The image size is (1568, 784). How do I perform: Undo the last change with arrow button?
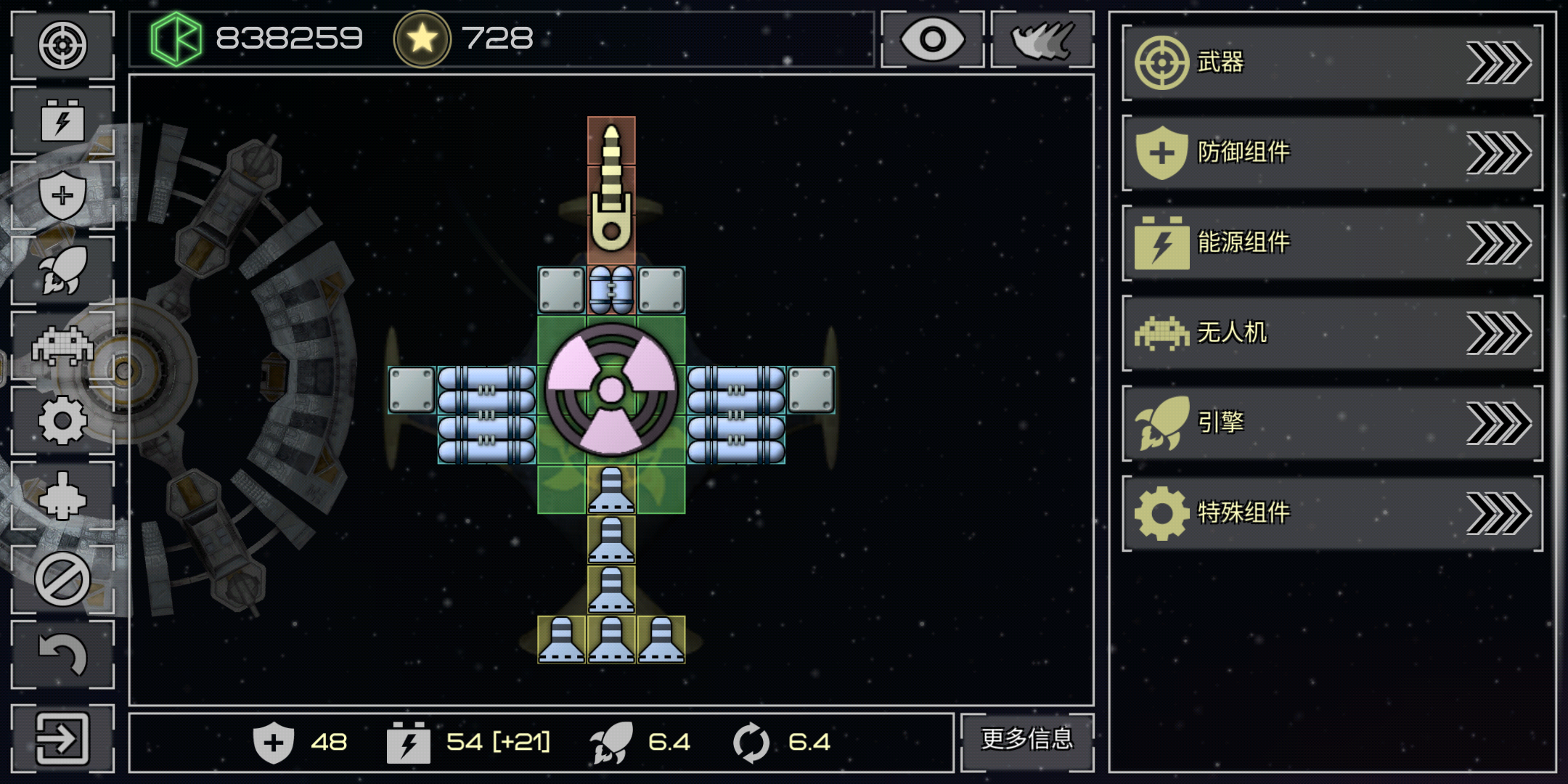pyautogui.click(x=63, y=655)
